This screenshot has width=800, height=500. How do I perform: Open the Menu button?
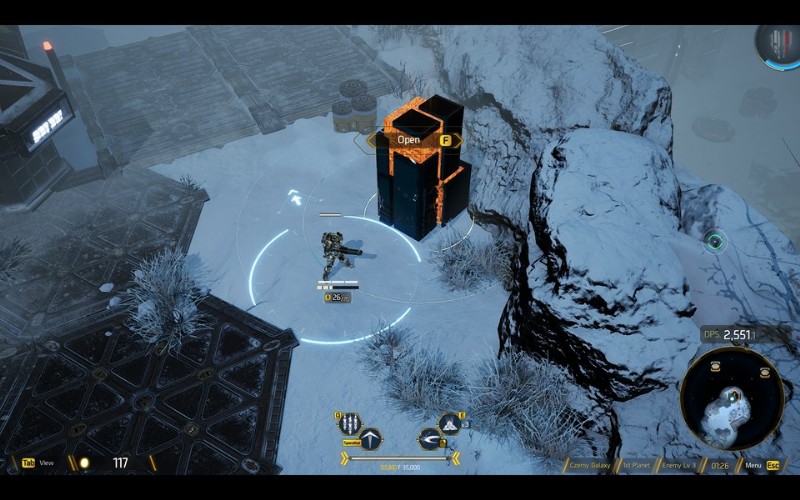pyautogui.click(x=756, y=464)
